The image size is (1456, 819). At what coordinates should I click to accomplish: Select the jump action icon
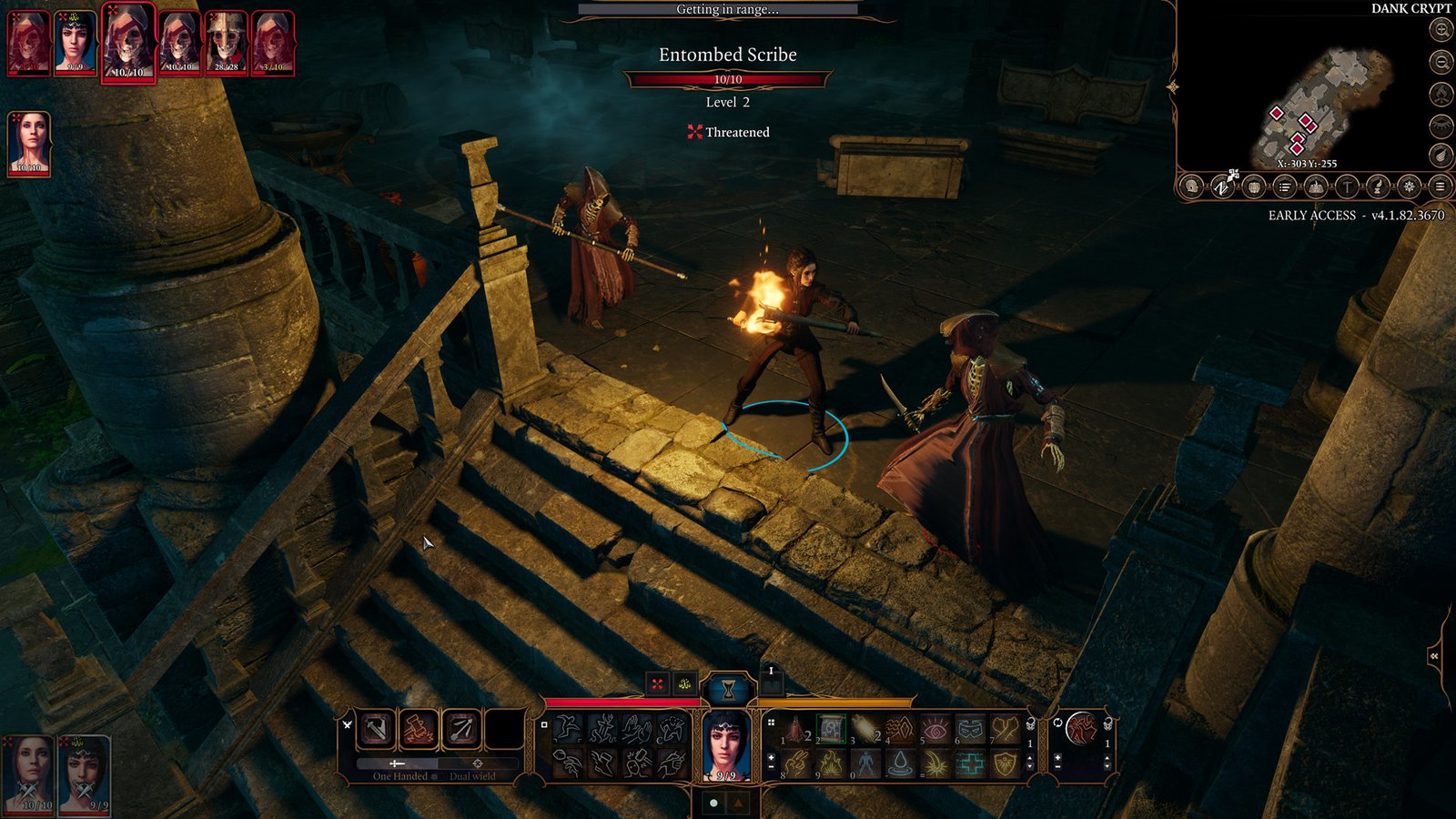tap(566, 730)
